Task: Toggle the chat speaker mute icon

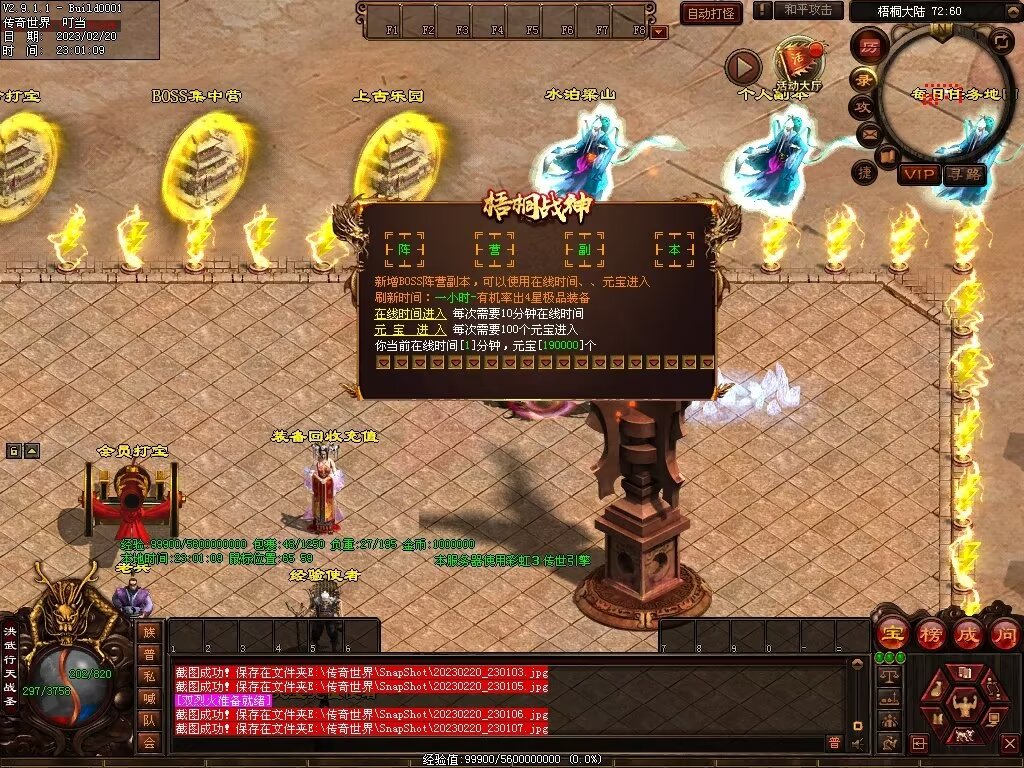Action: [x=857, y=743]
